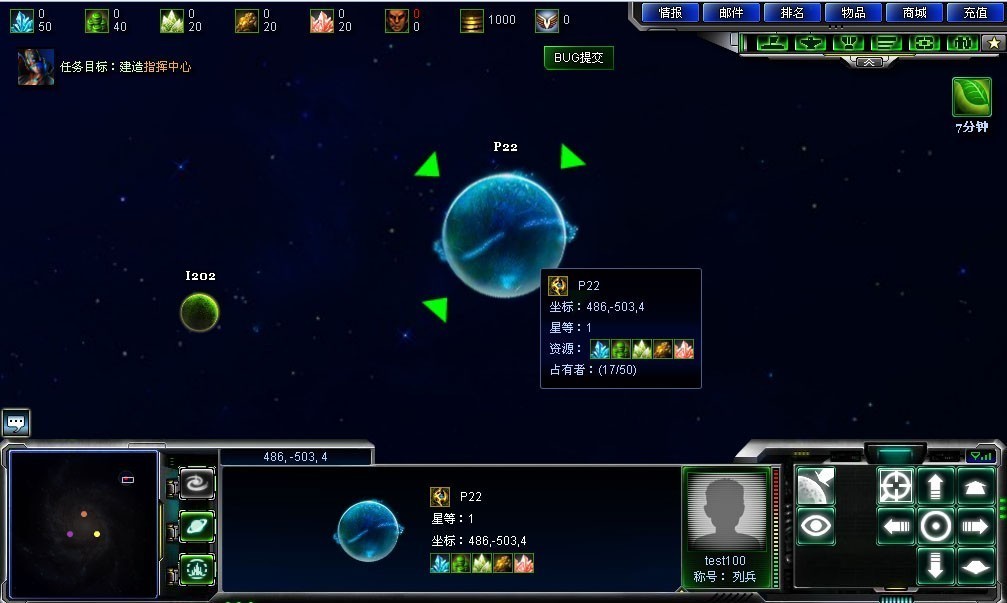Open the 充值 recharge menu

975,13
